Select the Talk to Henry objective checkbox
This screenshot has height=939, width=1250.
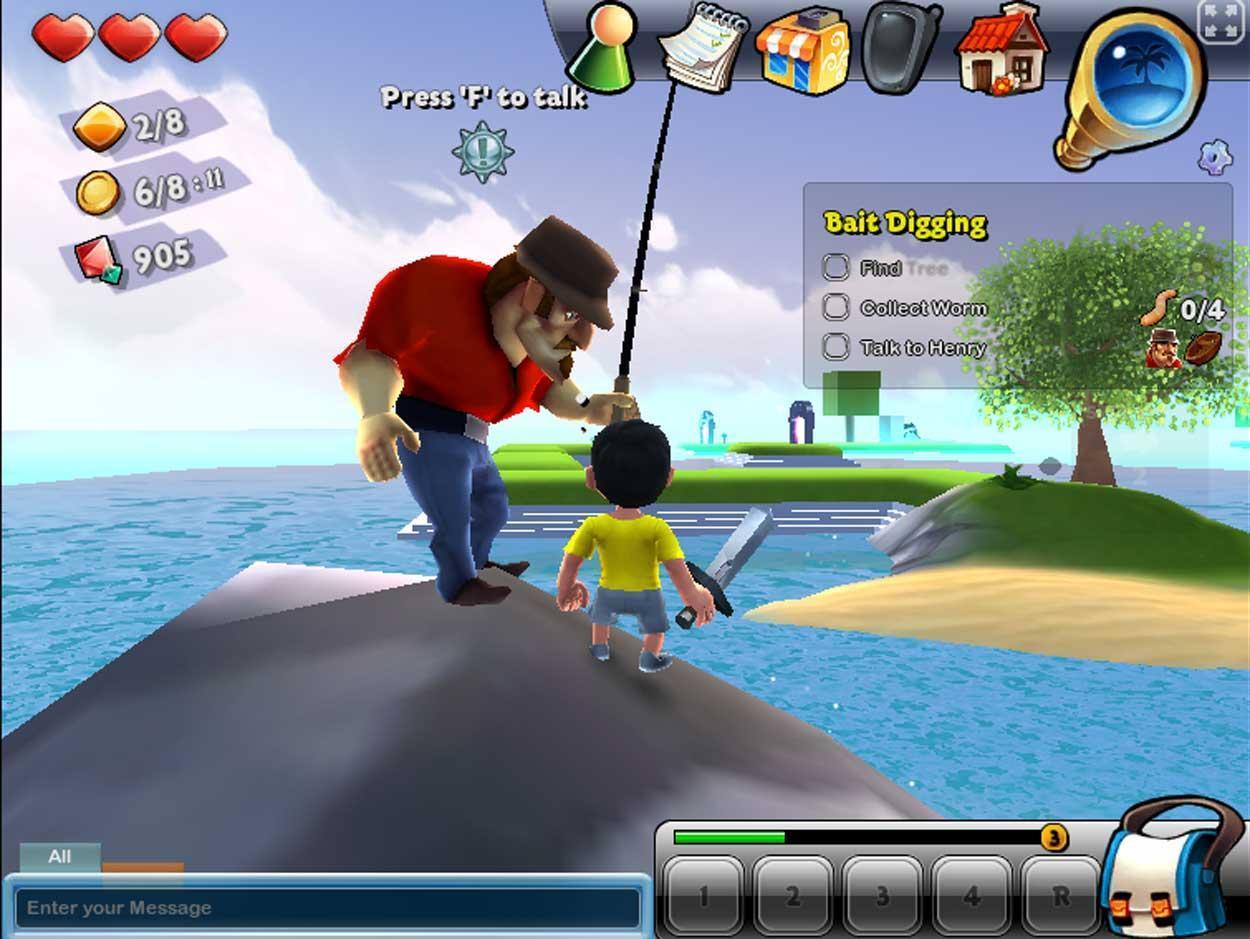836,347
